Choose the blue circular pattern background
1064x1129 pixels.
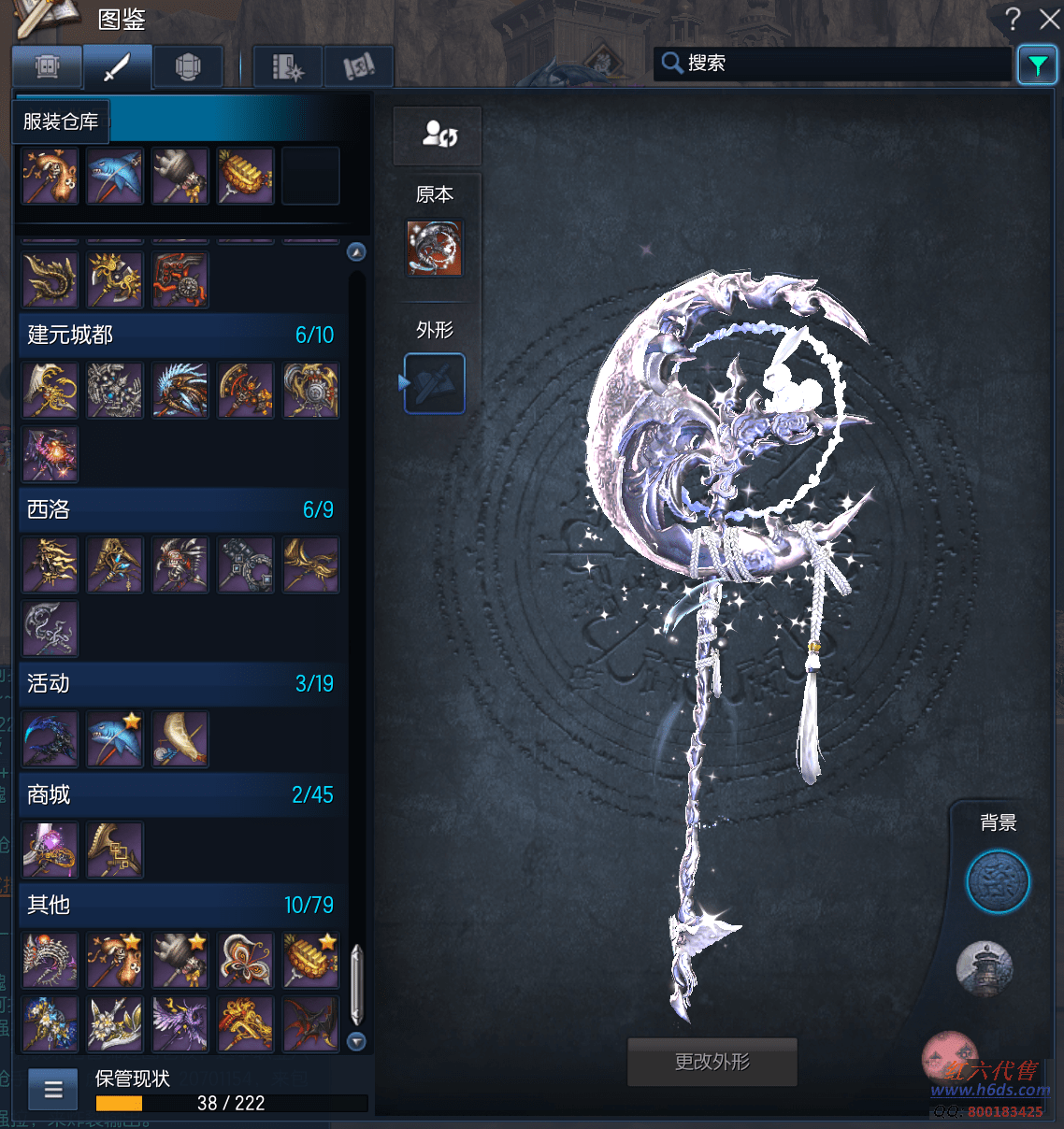pyautogui.click(x=998, y=881)
